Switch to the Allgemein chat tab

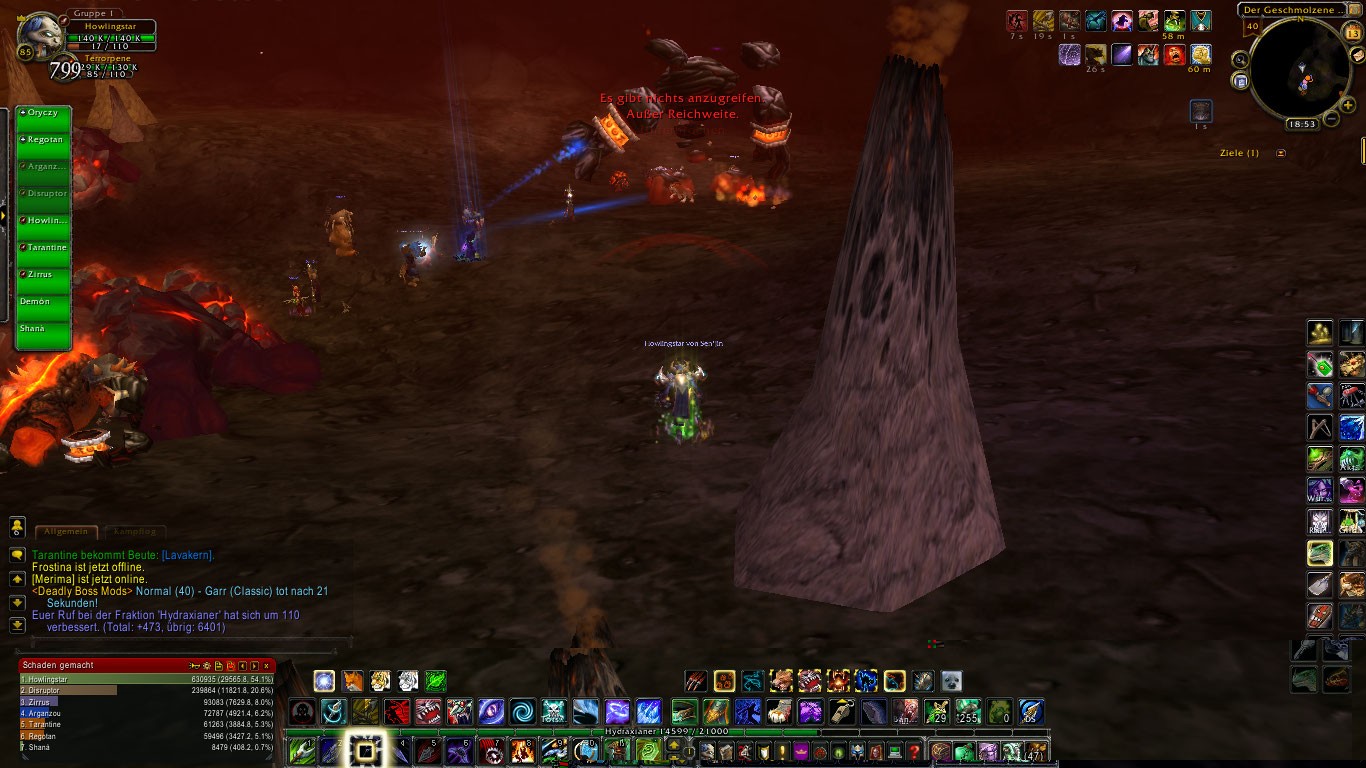[66, 532]
